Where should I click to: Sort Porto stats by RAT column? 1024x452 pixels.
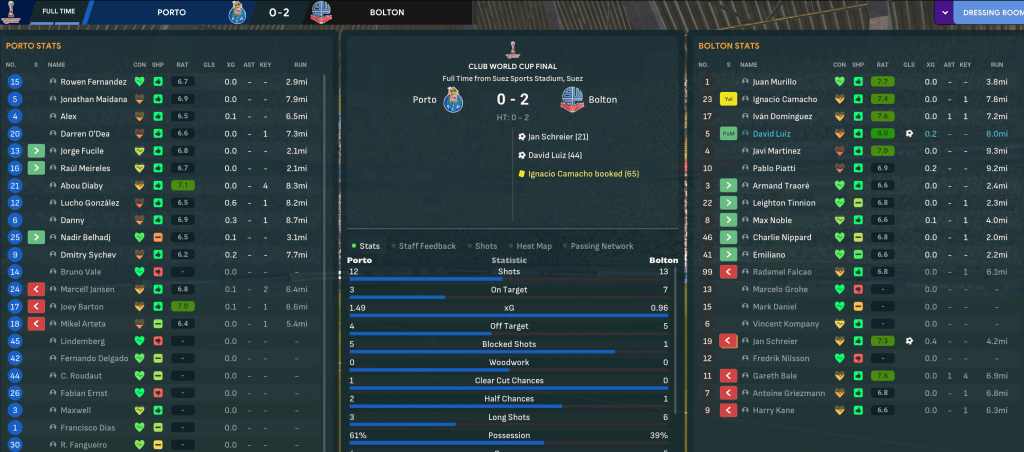182,64
